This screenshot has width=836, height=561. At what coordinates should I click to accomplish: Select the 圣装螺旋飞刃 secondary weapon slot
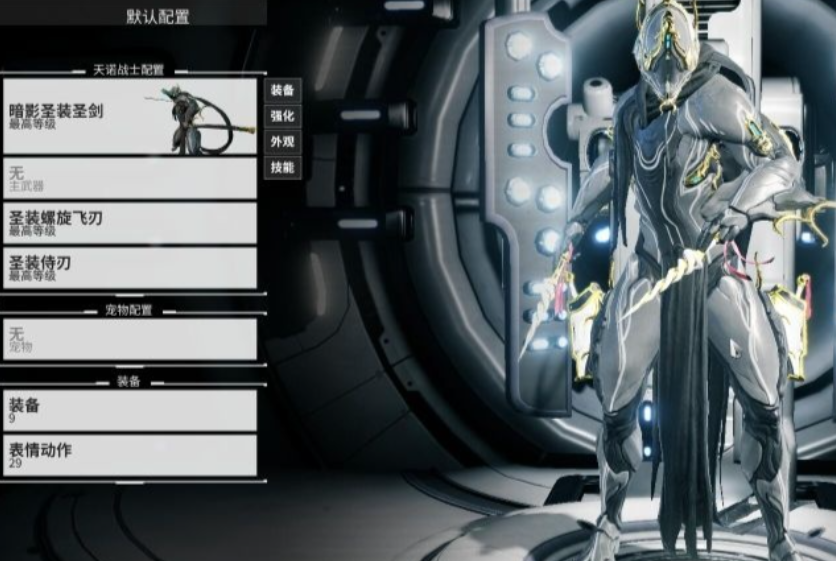pos(129,222)
